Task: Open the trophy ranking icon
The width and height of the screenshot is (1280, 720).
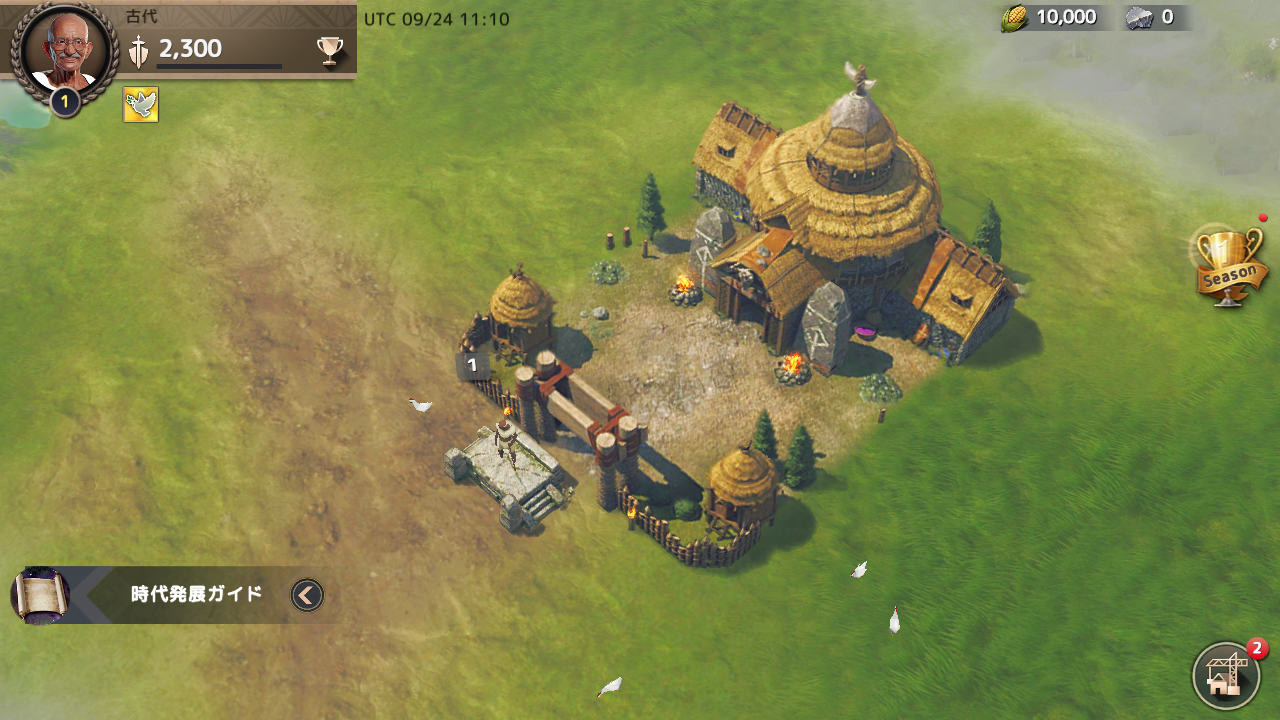Action: coord(330,50)
